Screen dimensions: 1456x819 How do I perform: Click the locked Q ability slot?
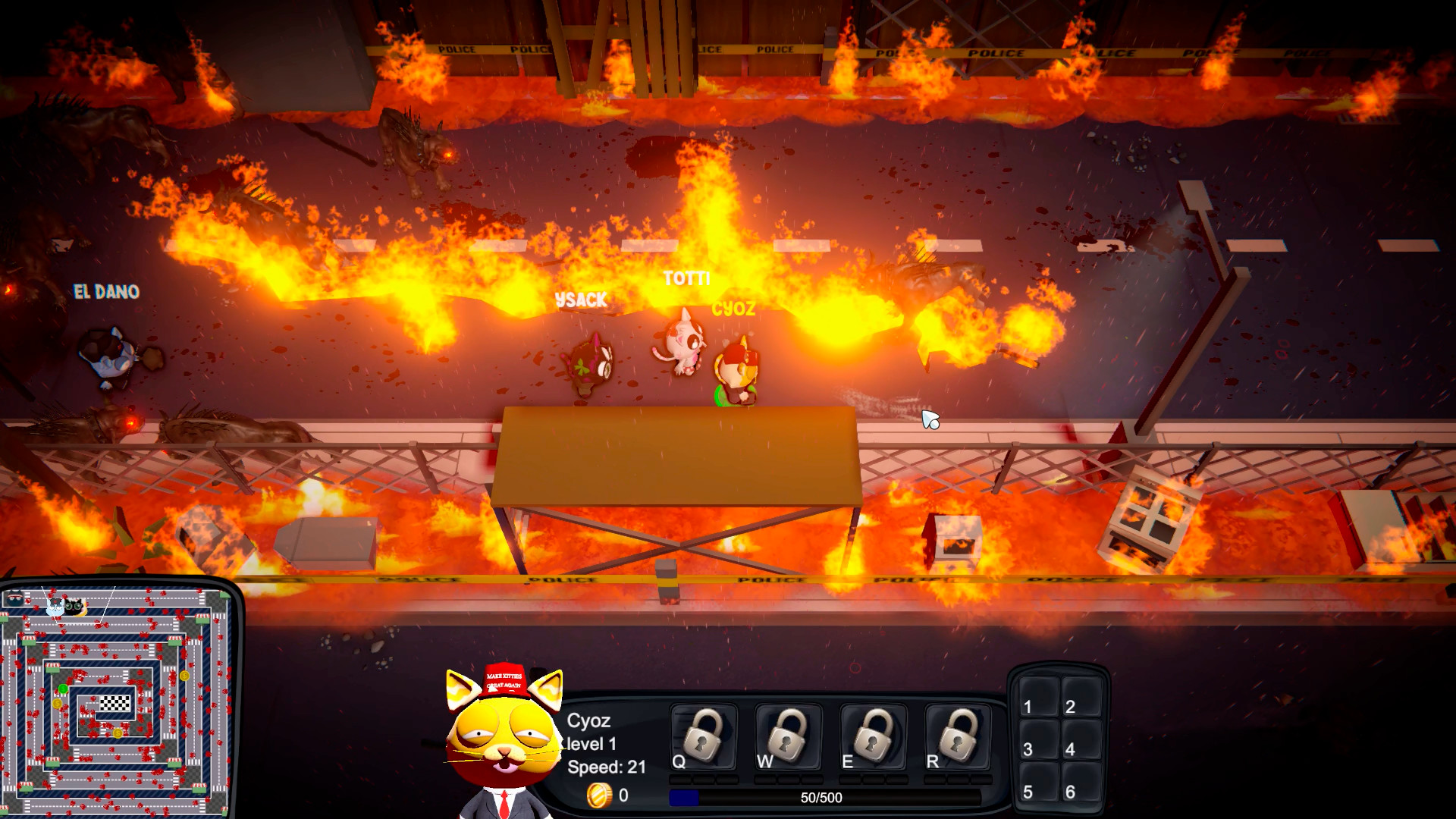704,736
